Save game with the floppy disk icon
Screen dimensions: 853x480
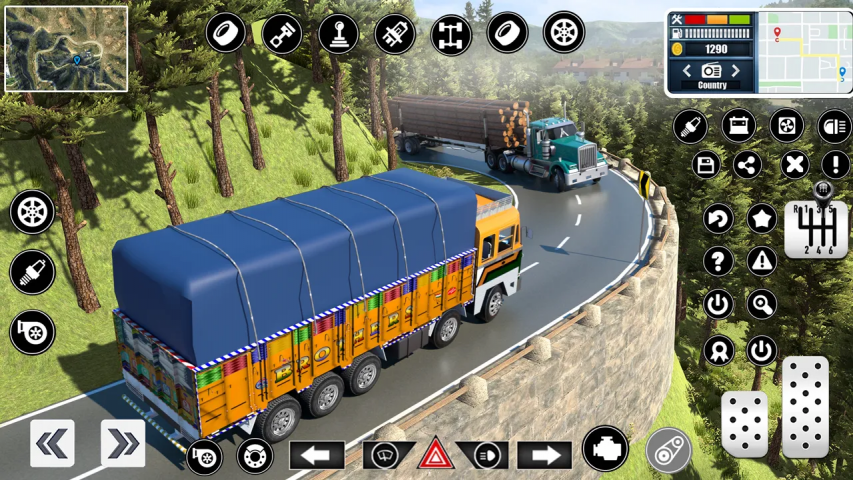click(707, 165)
